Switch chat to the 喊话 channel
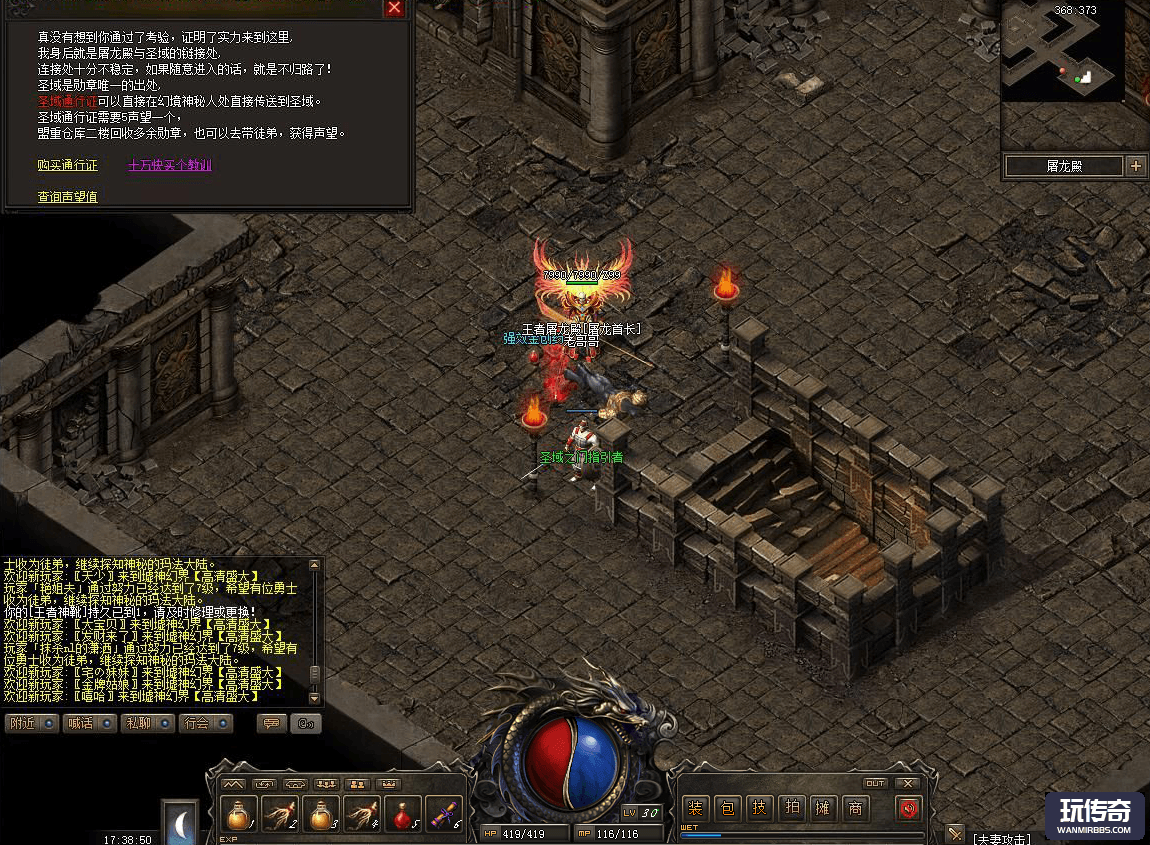Viewport: 1150px width, 845px height. pos(89,723)
